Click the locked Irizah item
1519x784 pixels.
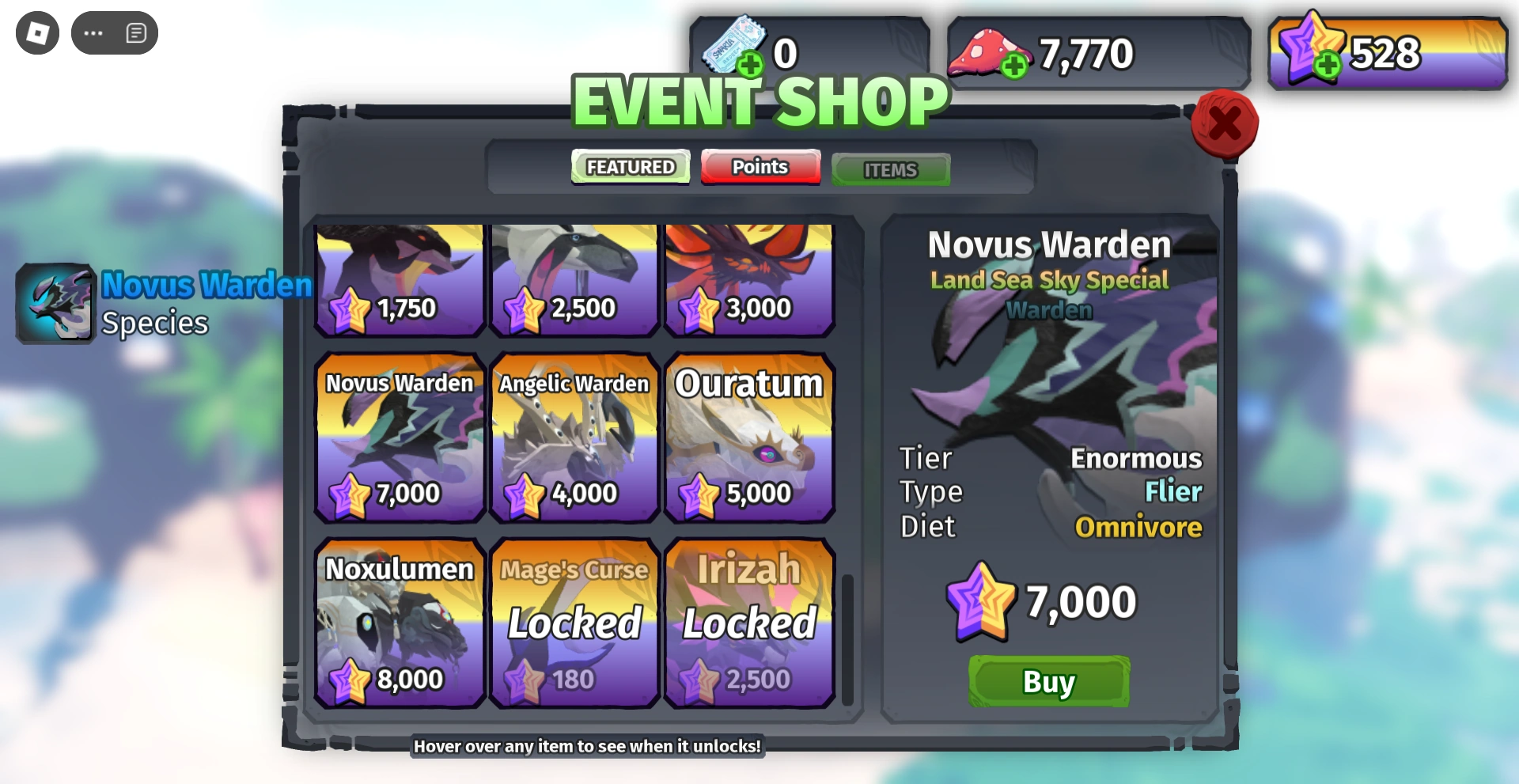click(748, 623)
